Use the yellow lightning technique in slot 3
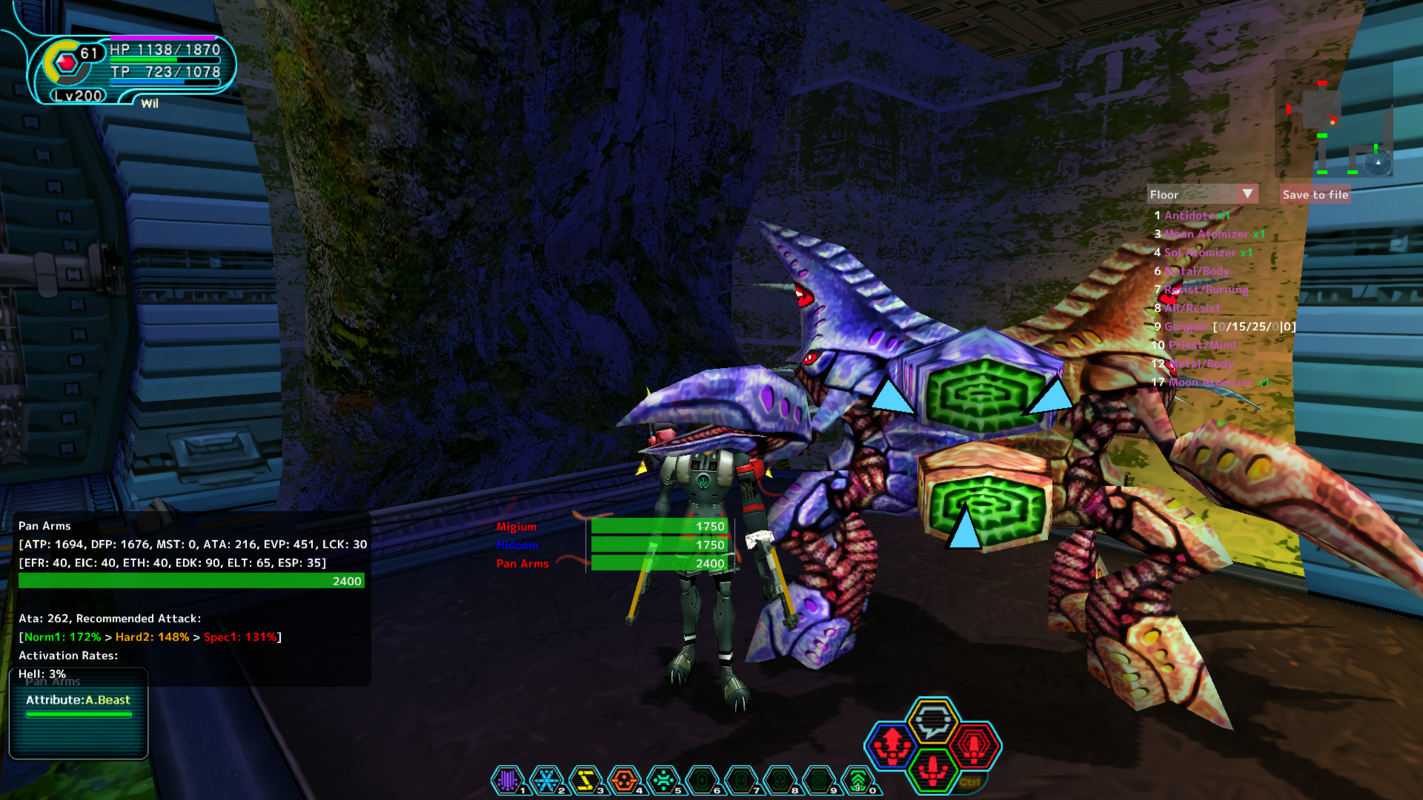1423x800 pixels. (585, 780)
